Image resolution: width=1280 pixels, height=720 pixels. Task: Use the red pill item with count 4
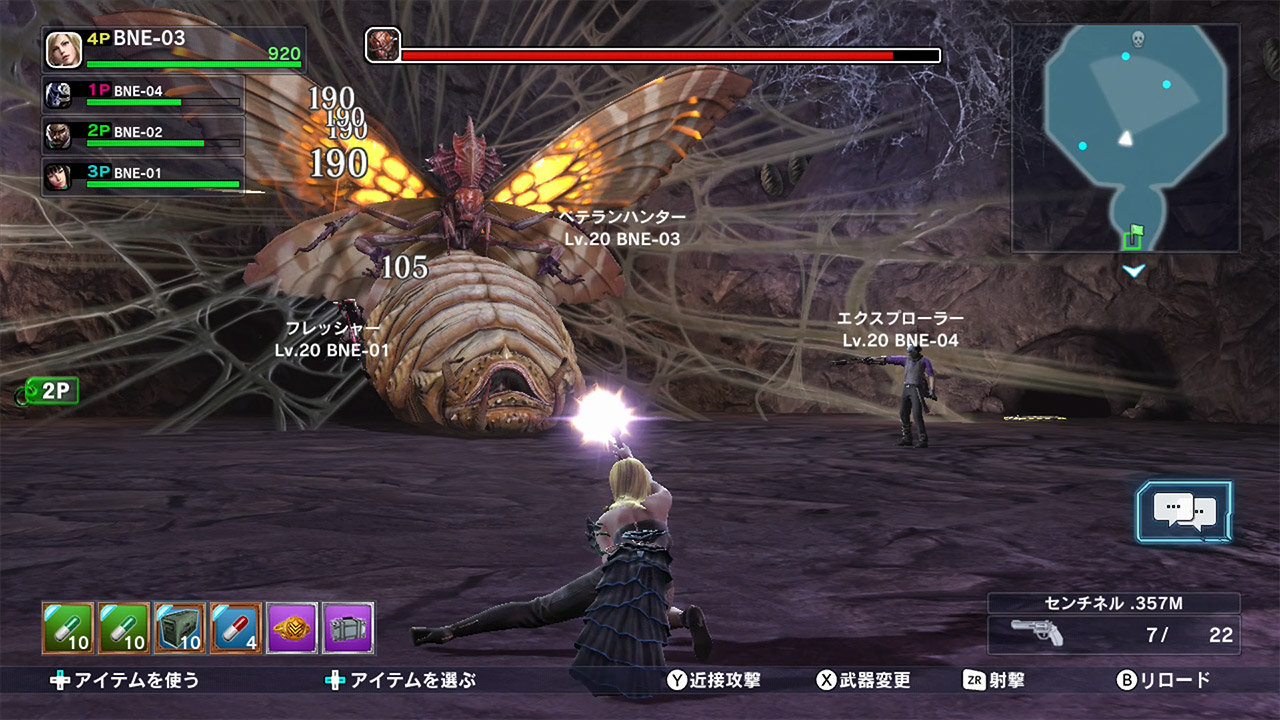(236, 625)
